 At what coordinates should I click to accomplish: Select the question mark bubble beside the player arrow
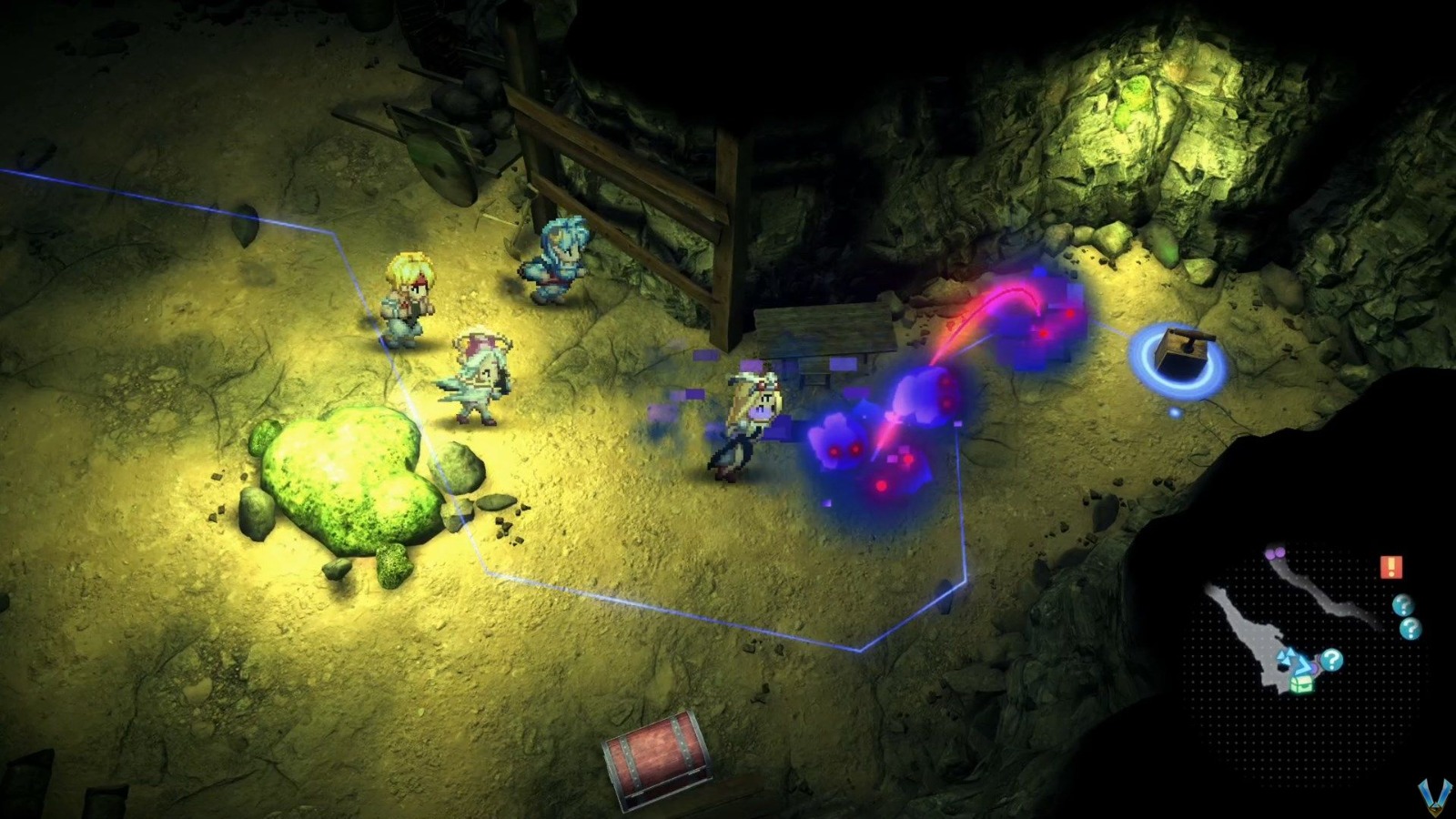(1332, 659)
